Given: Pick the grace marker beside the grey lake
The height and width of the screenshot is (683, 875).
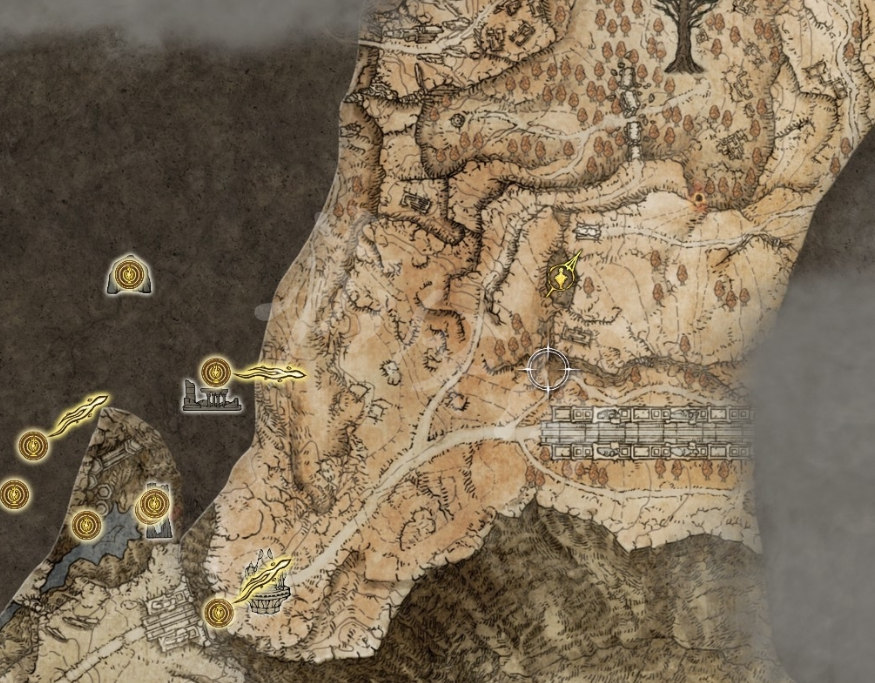Looking at the screenshot, I should point(87,524).
